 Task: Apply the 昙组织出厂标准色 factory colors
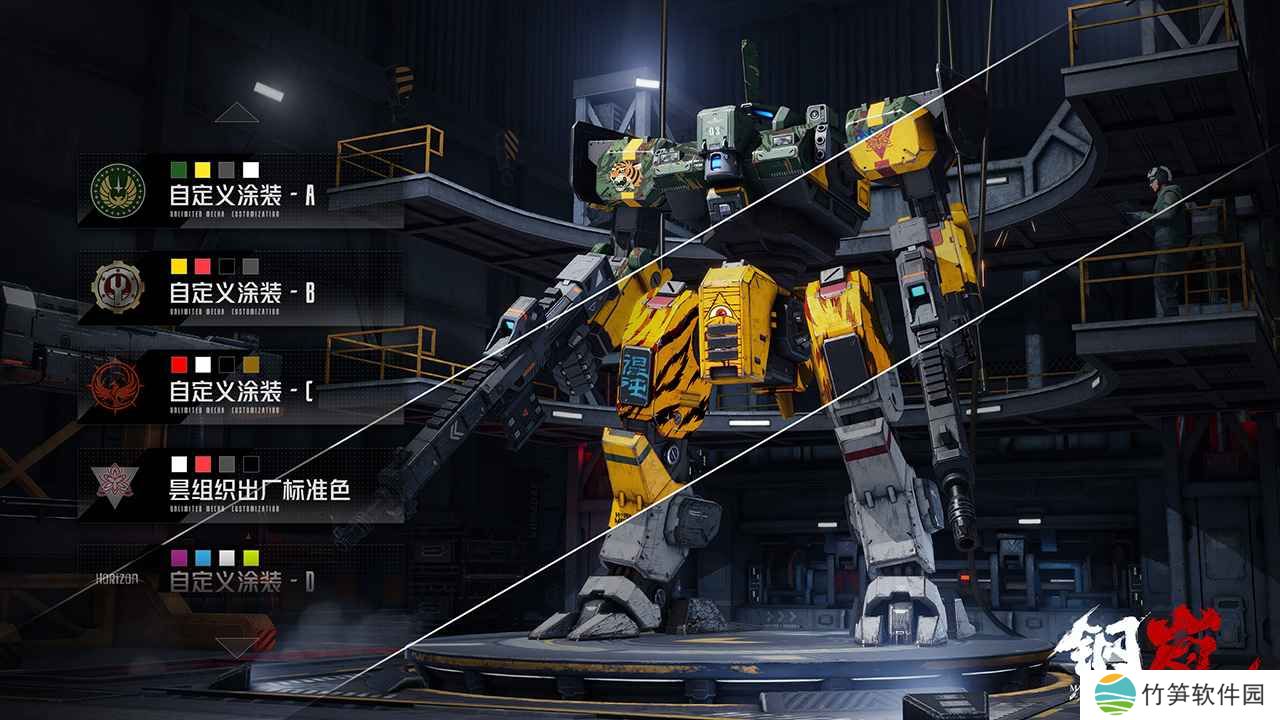click(240, 484)
